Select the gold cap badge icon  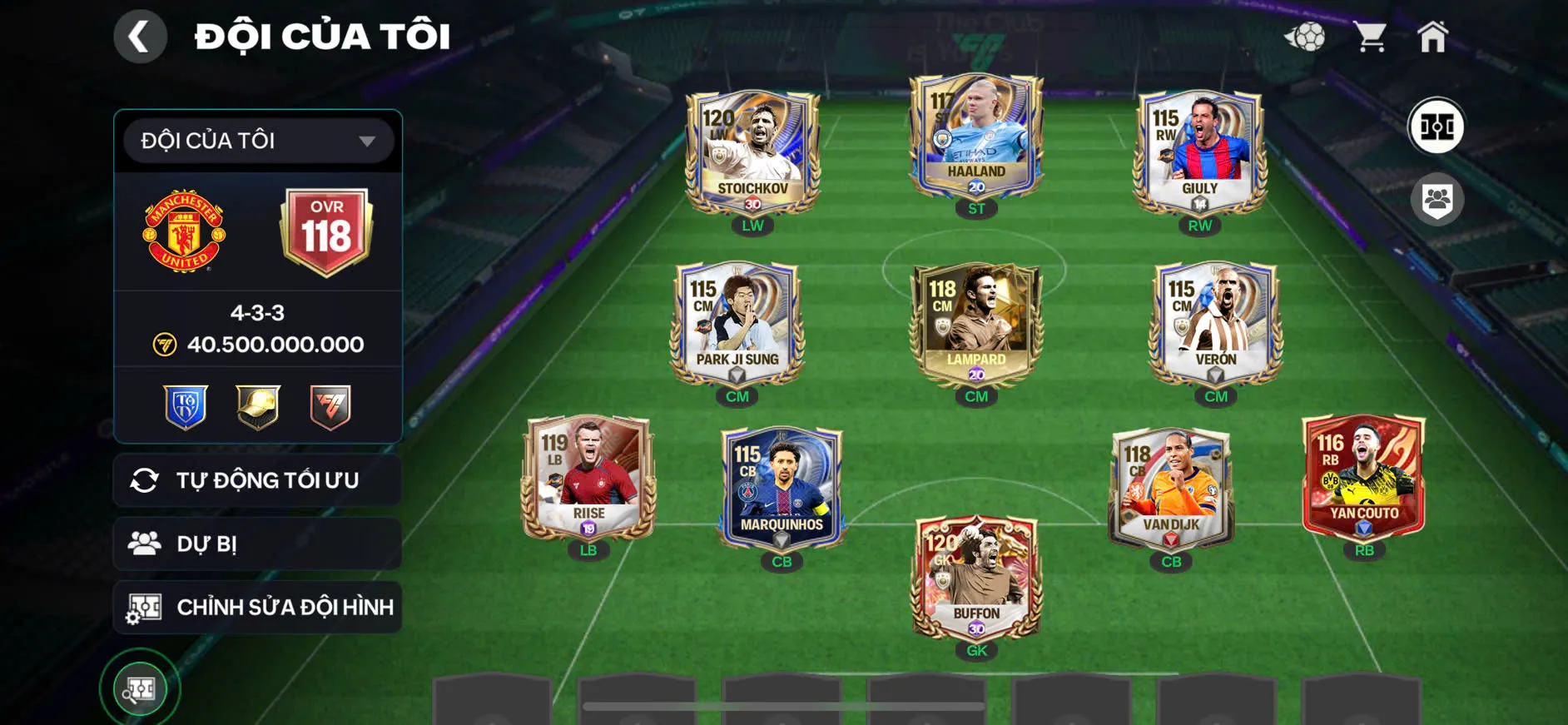click(x=256, y=405)
